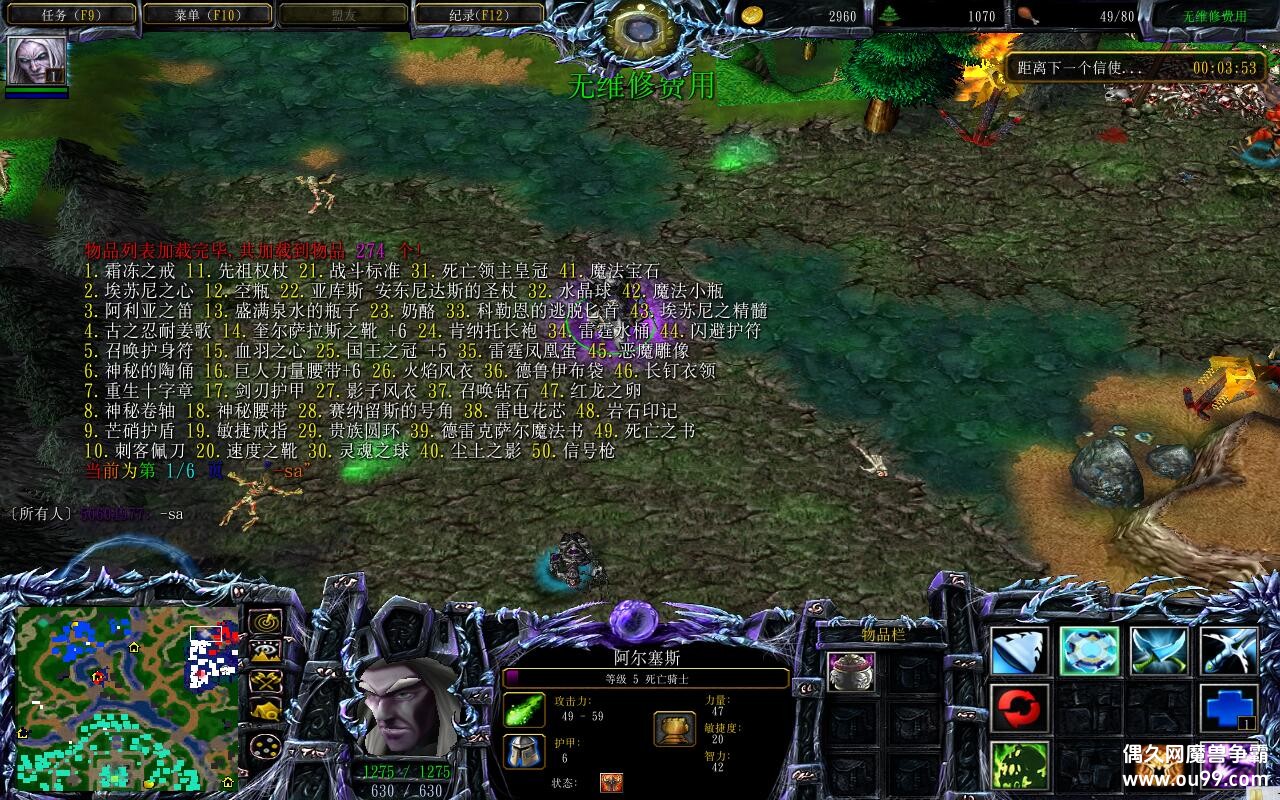
Task: Open the 任务 (F9) quest log
Action: [69, 14]
